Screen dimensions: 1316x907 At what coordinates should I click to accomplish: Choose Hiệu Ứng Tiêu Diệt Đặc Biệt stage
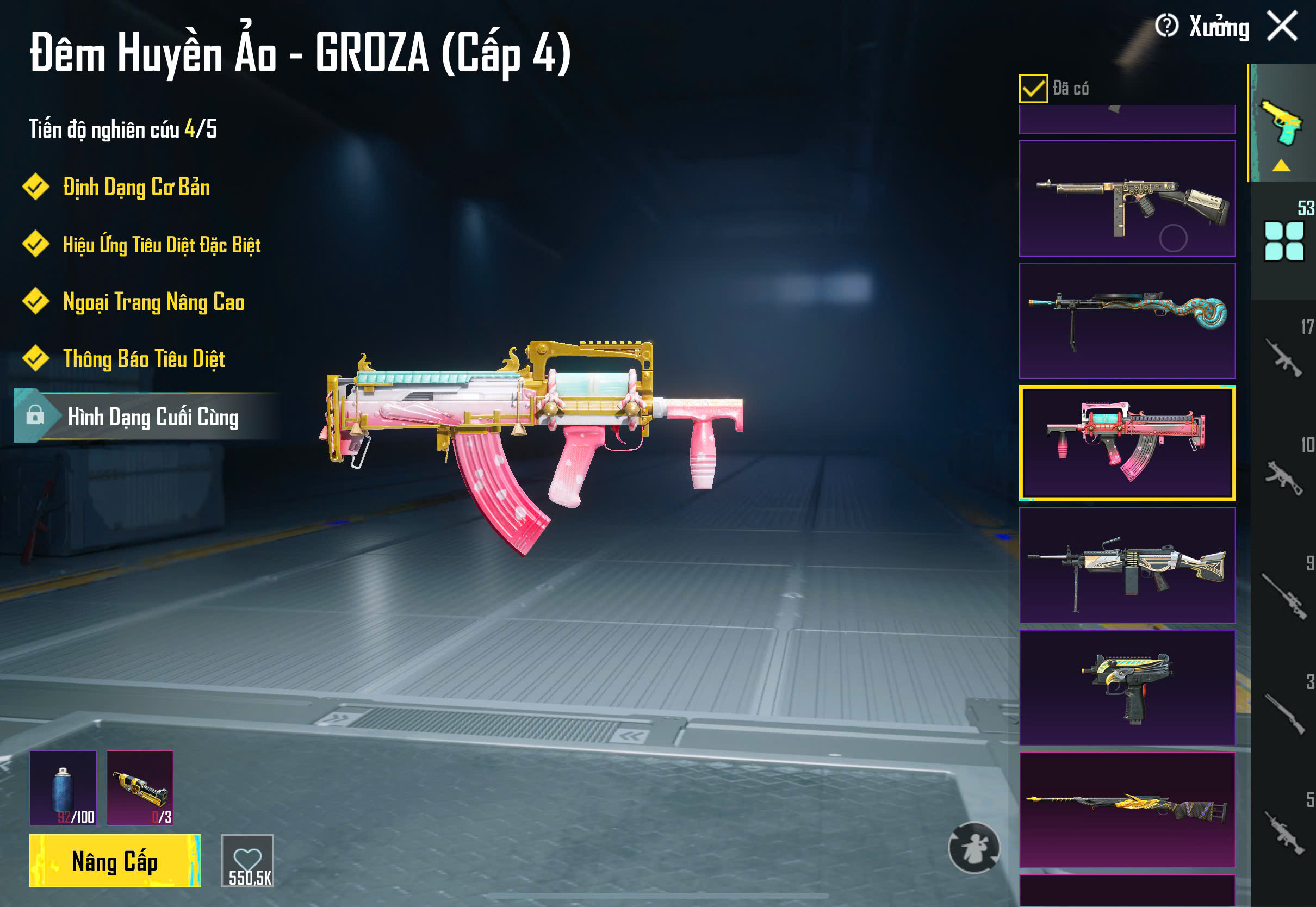coord(162,244)
